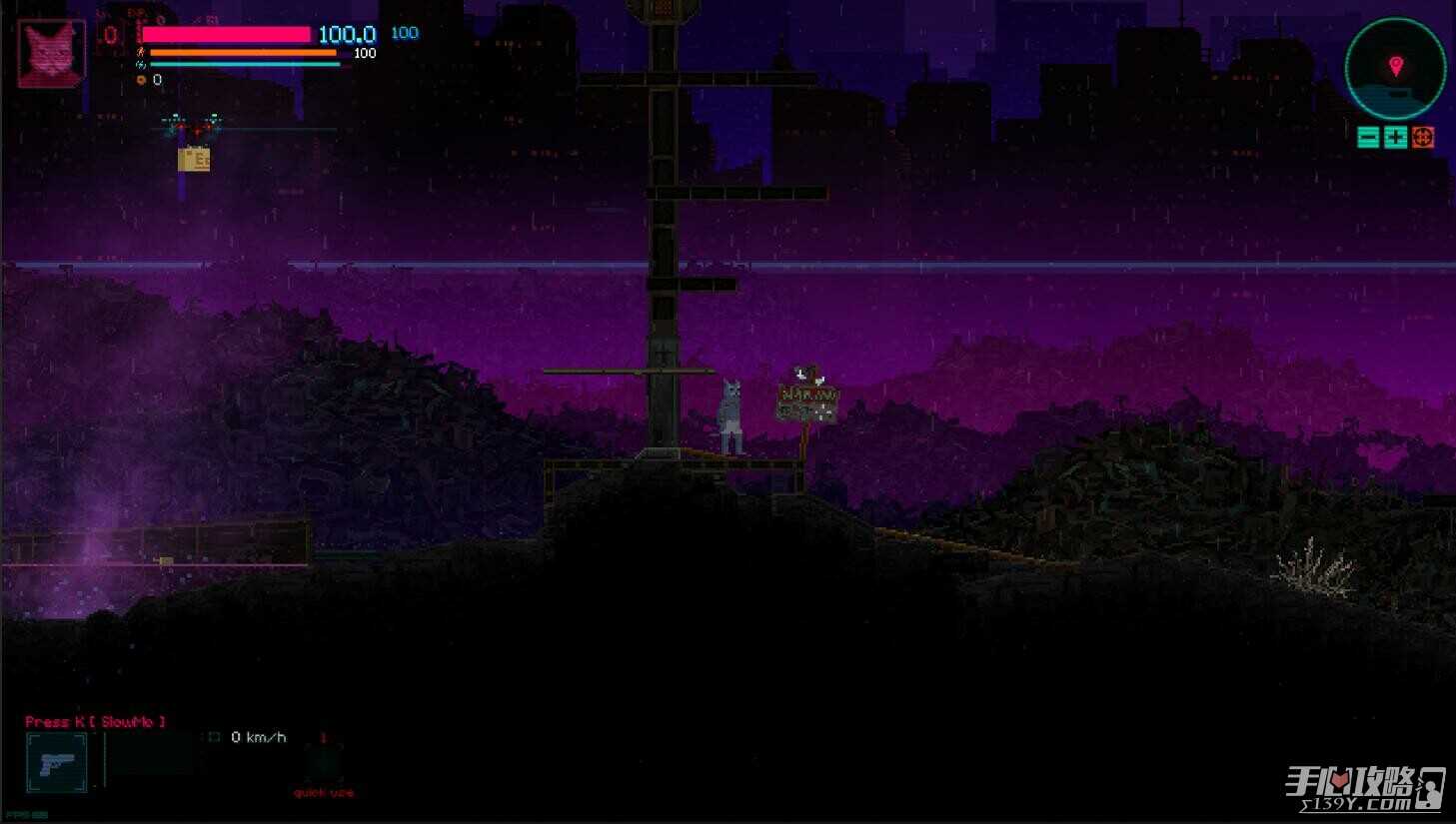Zoom out the minimap with minus button
The width and height of the screenshot is (1456, 824).
(x=1368, y=138)
